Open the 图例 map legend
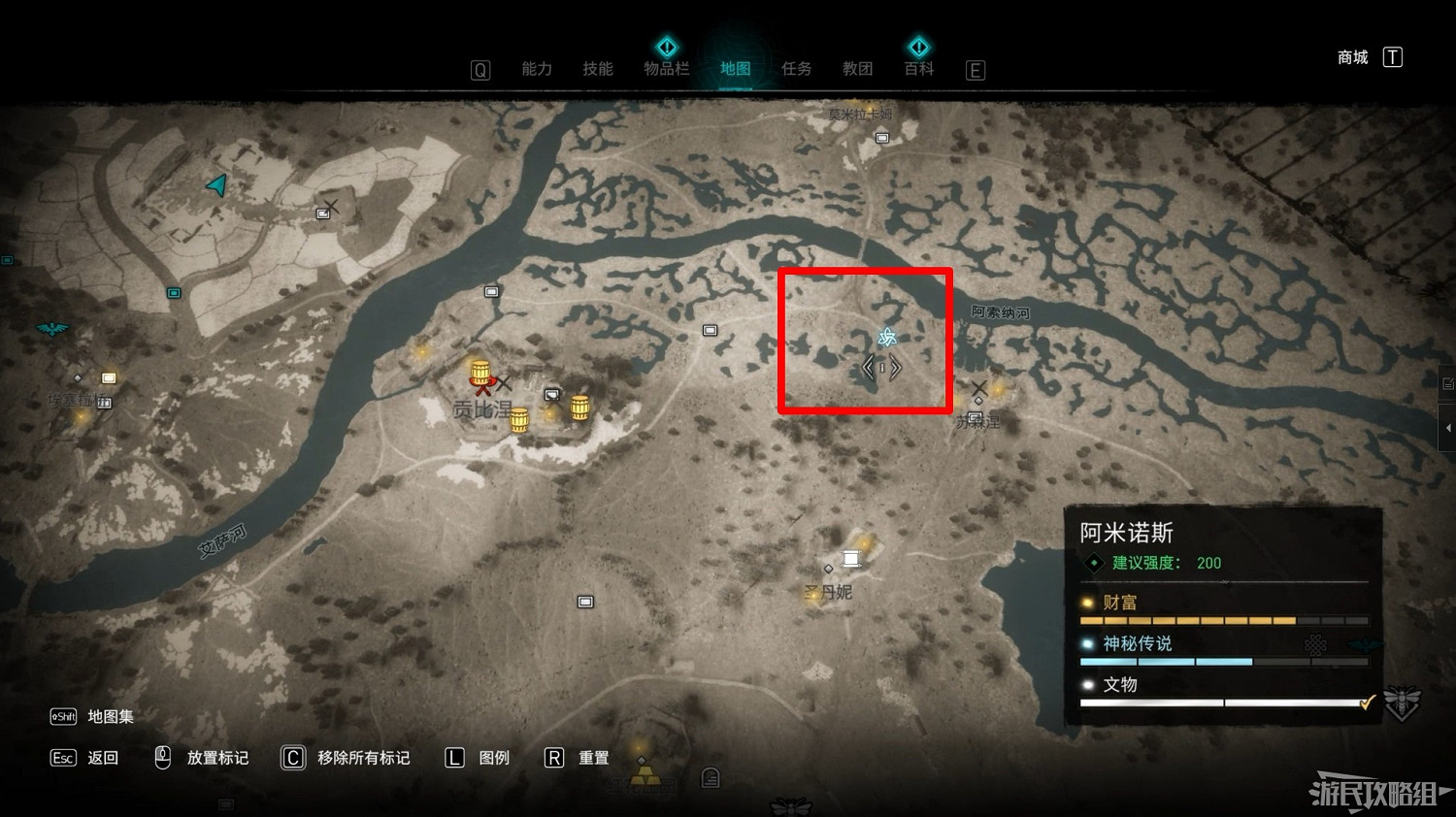The image size is (1456, 817). tap(493, 758)
